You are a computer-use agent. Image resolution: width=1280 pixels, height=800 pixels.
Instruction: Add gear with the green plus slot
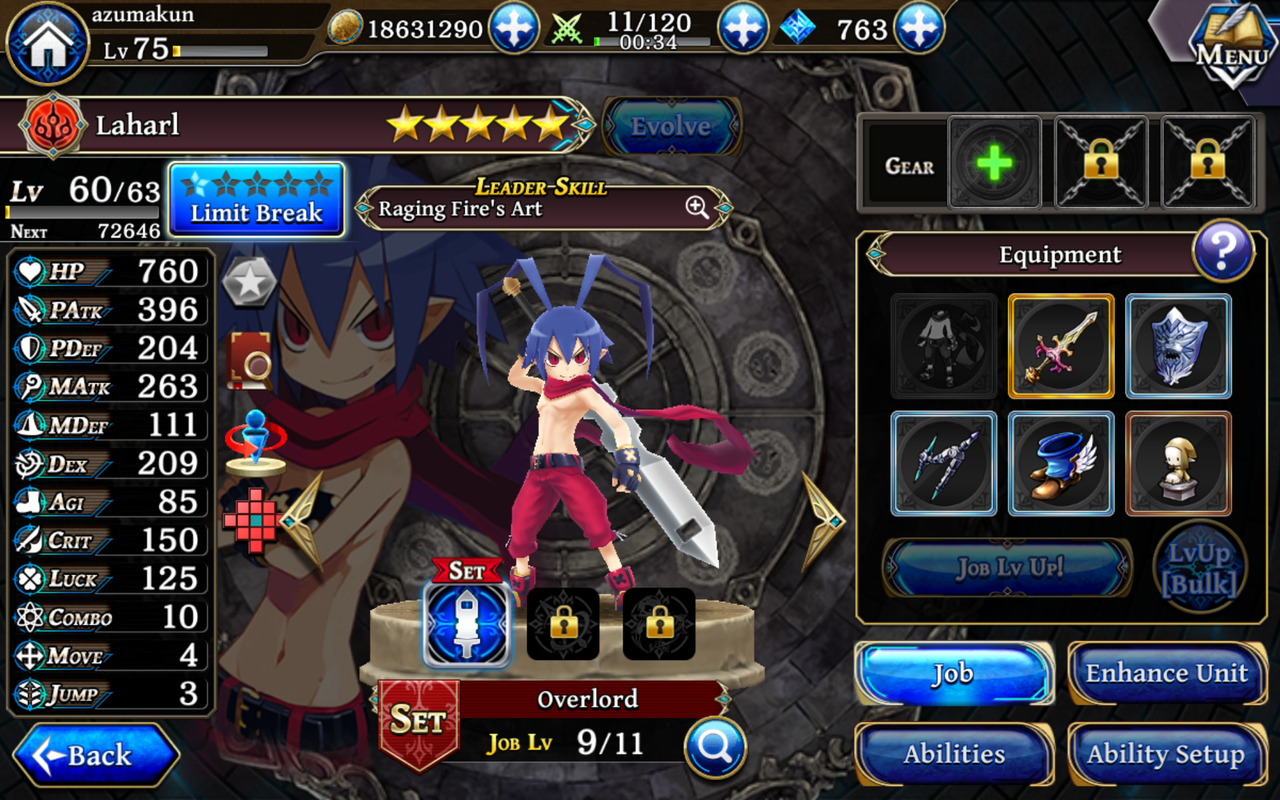(994, 162)
